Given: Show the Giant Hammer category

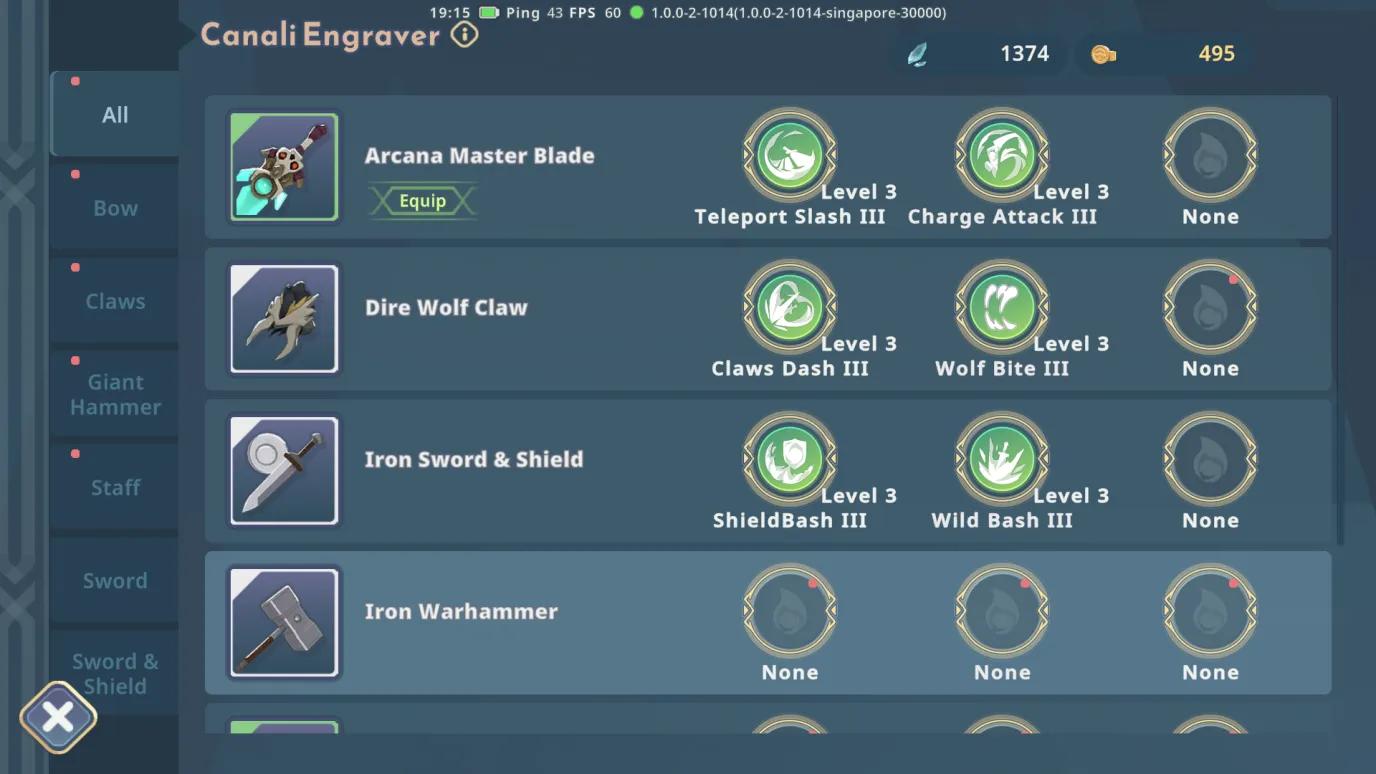Looking at the screenshot, I should [x=115, y=394].
